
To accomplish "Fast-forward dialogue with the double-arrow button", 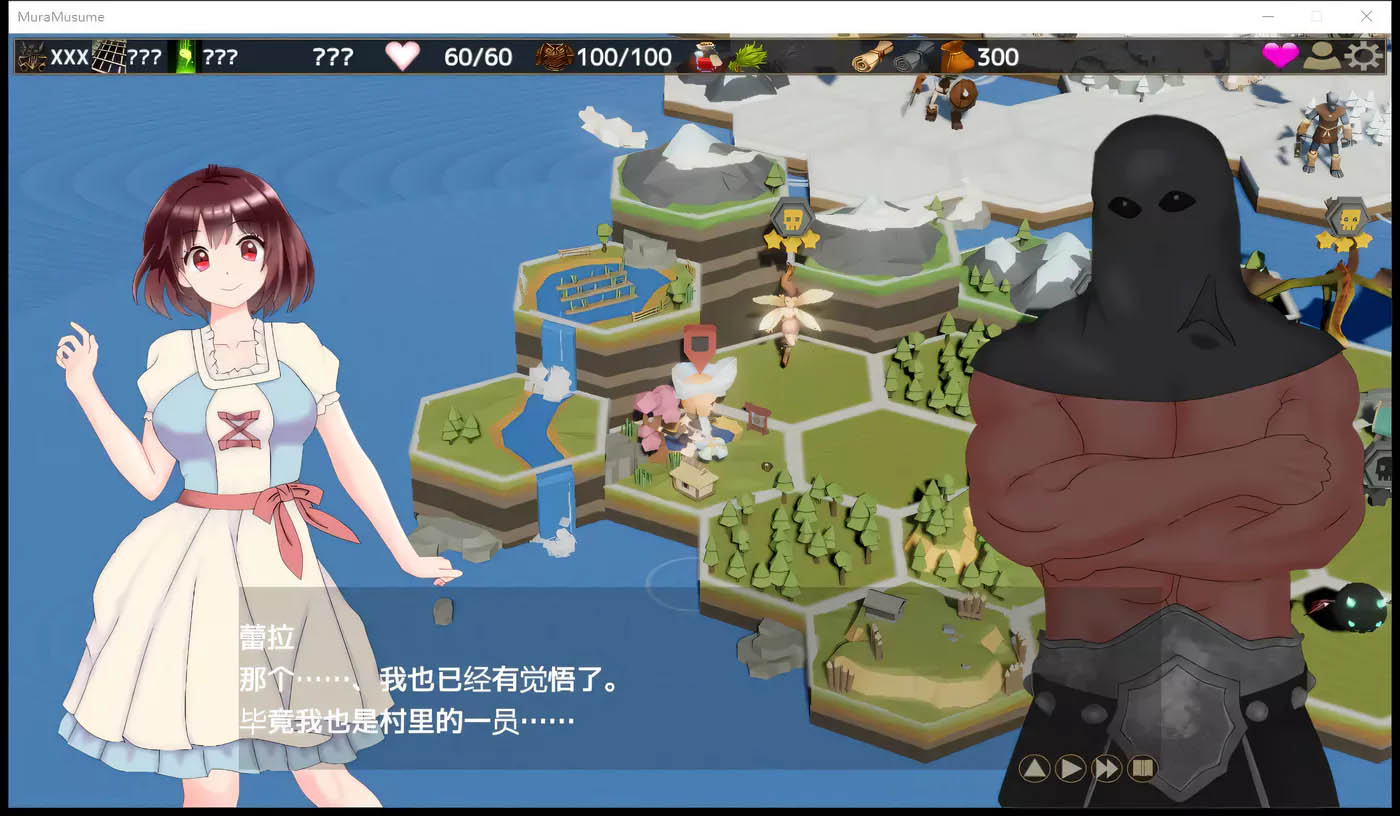I will click(x=1106, y=768).
